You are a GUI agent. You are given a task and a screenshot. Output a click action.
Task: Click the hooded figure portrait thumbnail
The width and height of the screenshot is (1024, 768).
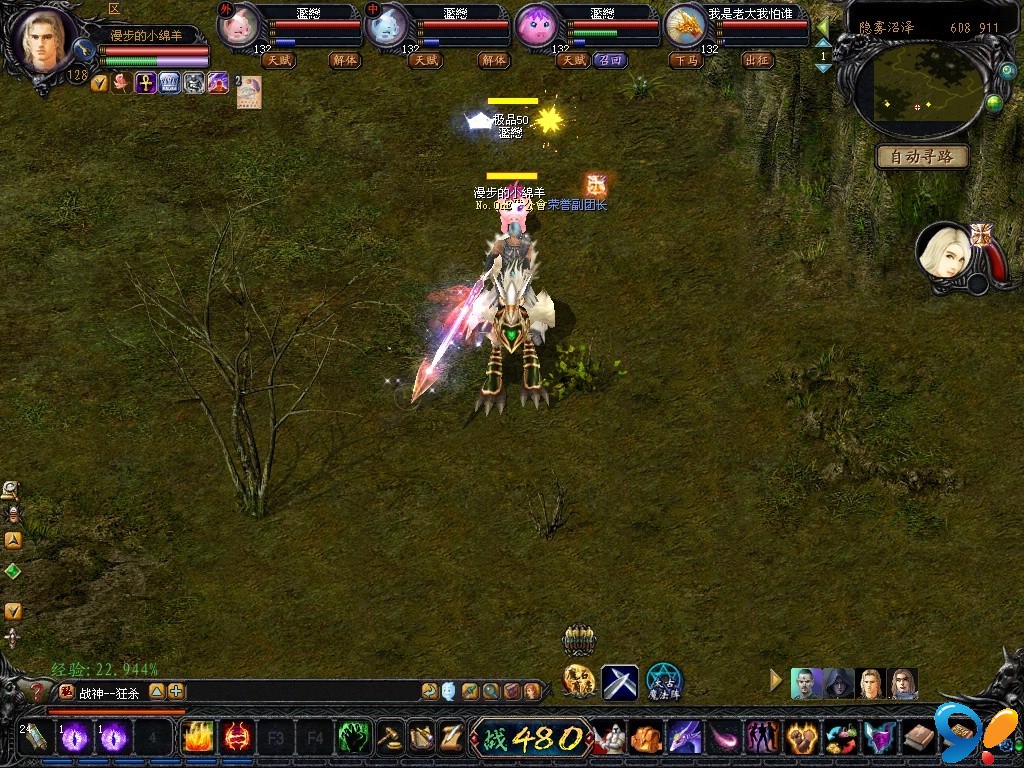point(839,683)
